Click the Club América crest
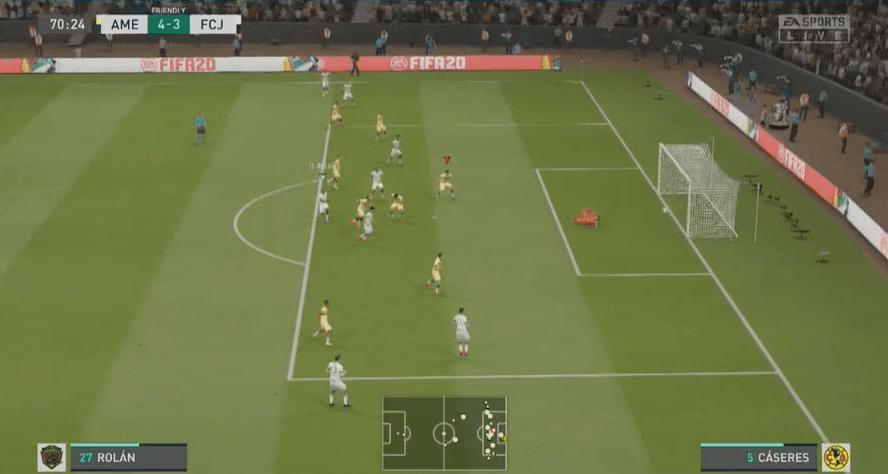 [835, 457]
